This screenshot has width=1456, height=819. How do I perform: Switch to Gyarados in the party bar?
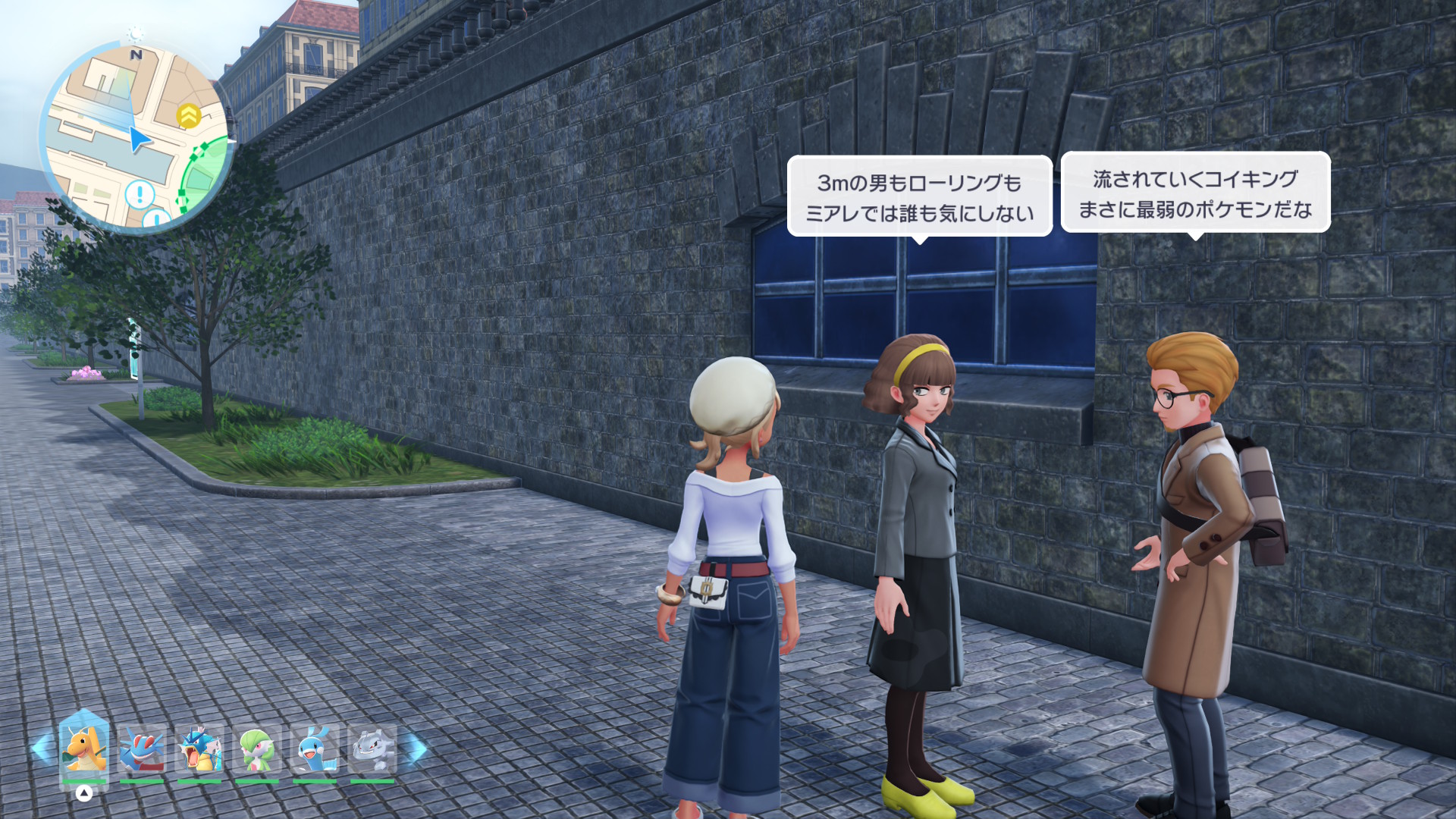tap(199, 749)
